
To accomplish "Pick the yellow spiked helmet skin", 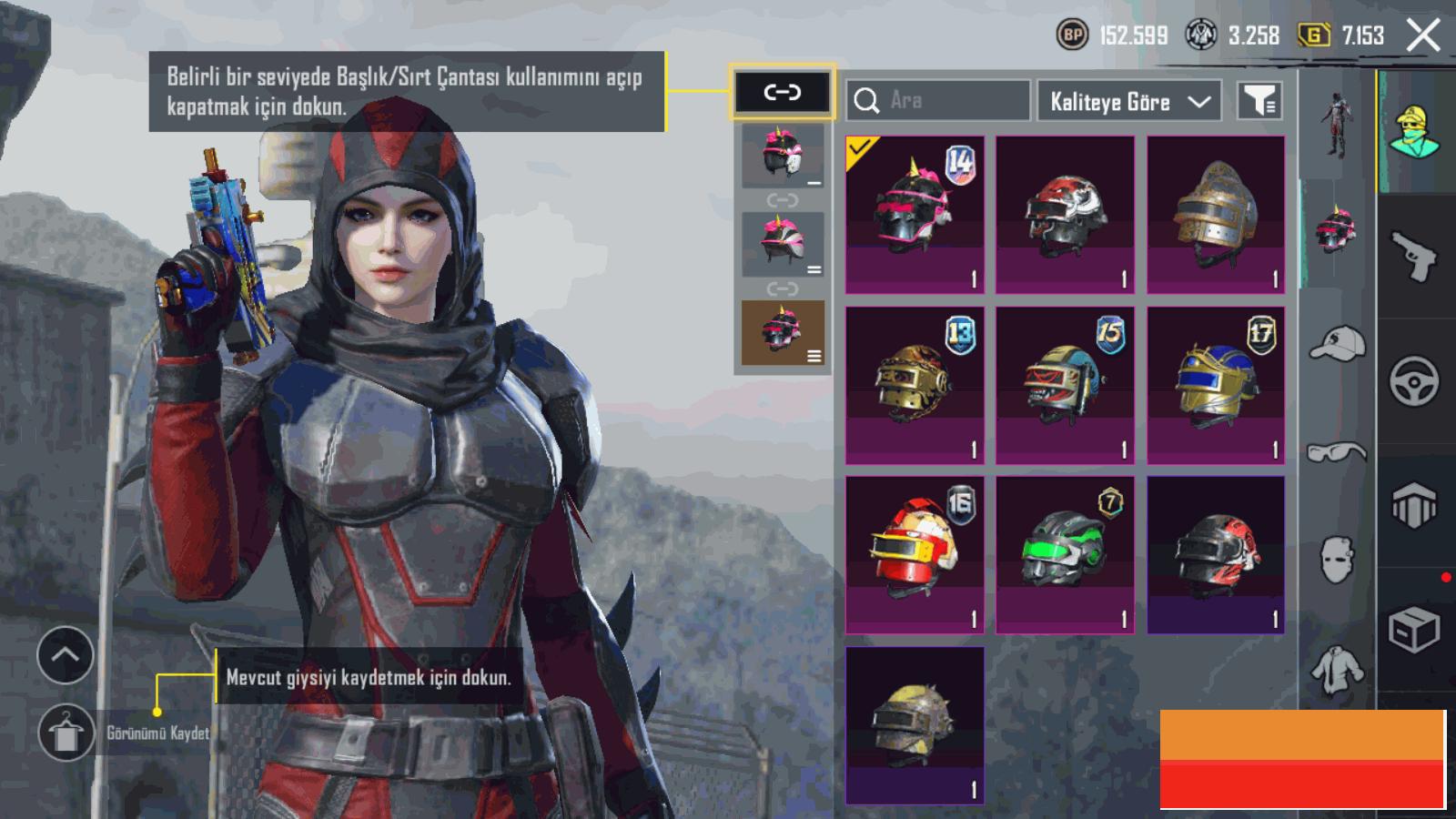I will pos(915,725).
